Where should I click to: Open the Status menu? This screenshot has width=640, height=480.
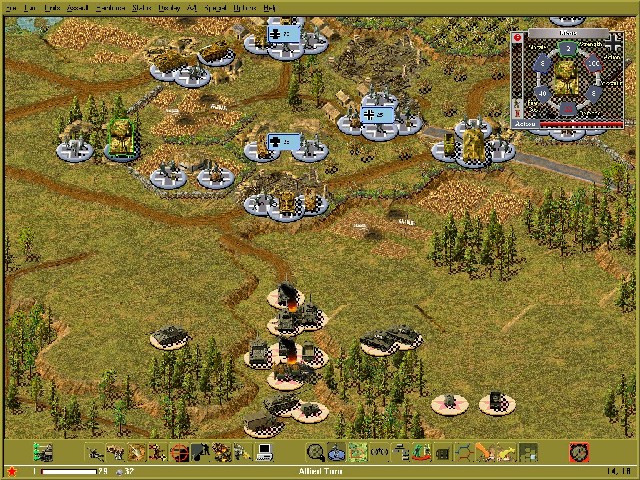tap(141, 7)
